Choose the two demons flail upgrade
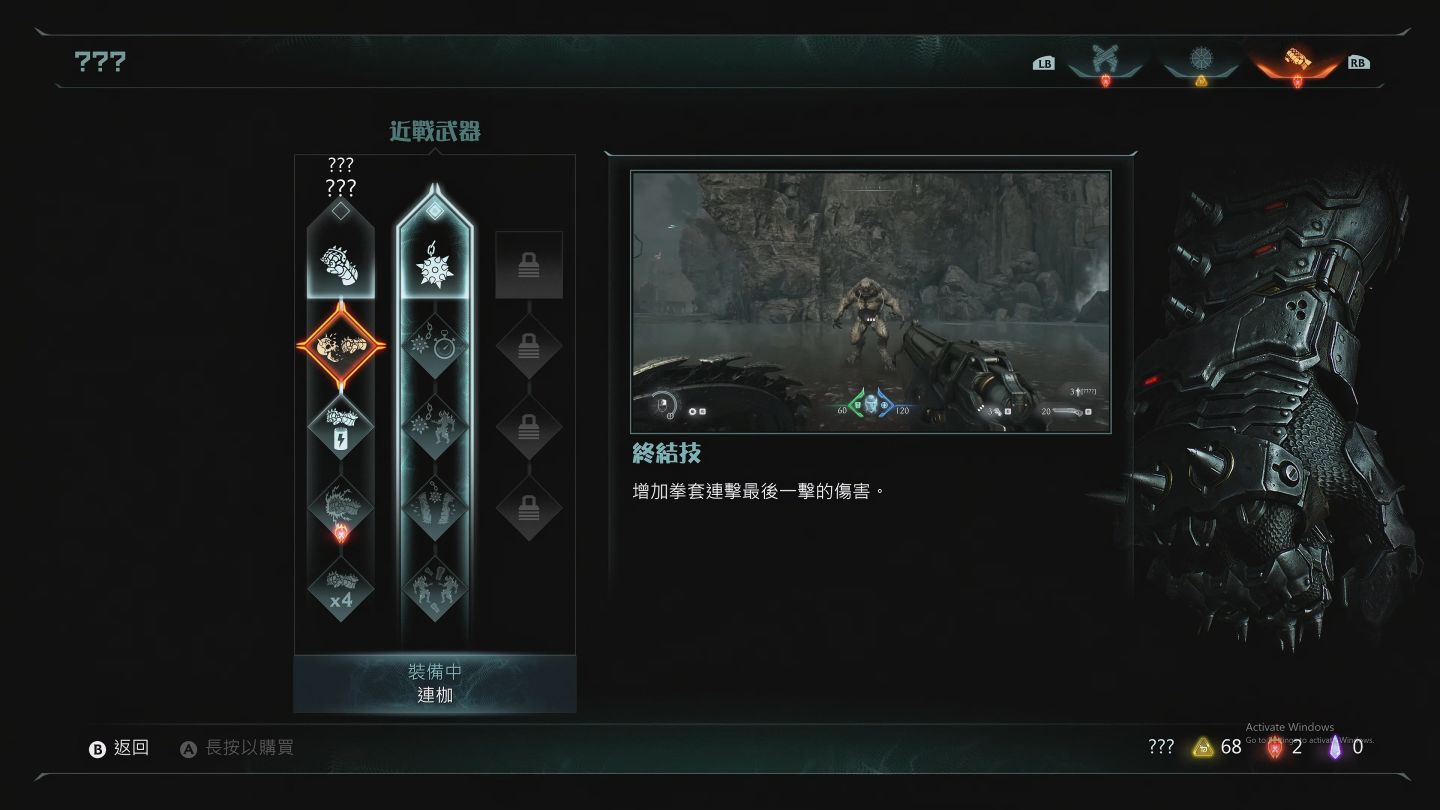1440x810 pixels. (x=435, y=588)
